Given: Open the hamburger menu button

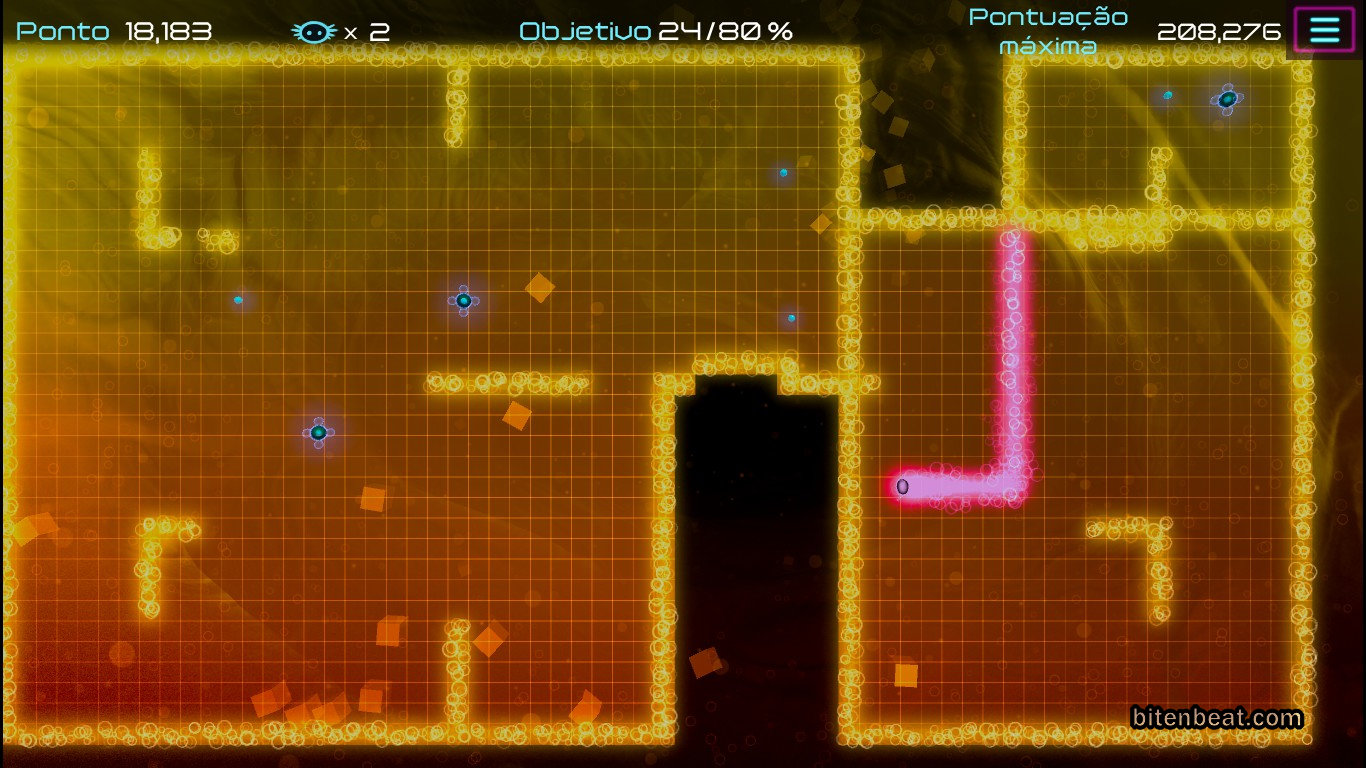Looking at the screenshot, I should coord(1324,30).
